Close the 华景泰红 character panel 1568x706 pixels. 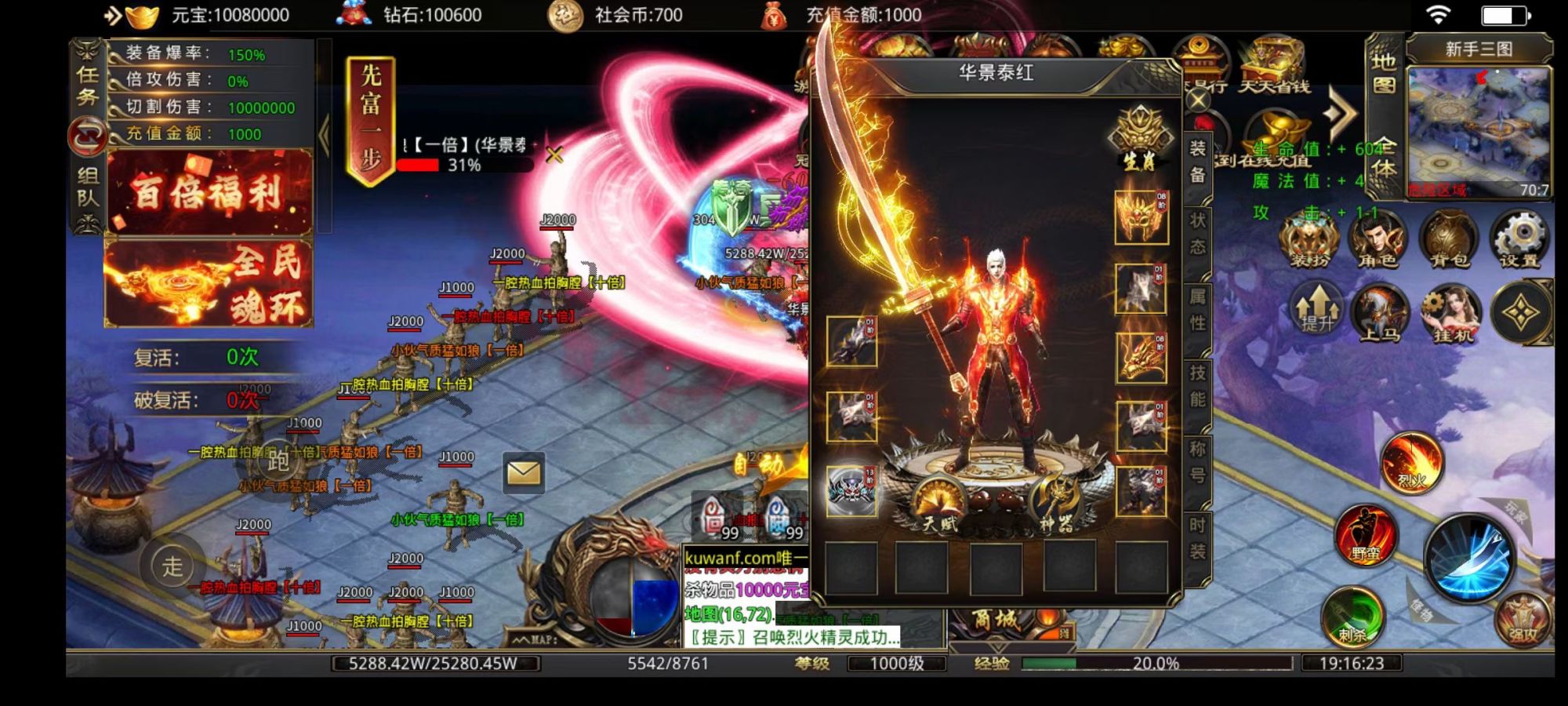[x=1198, y=101]
